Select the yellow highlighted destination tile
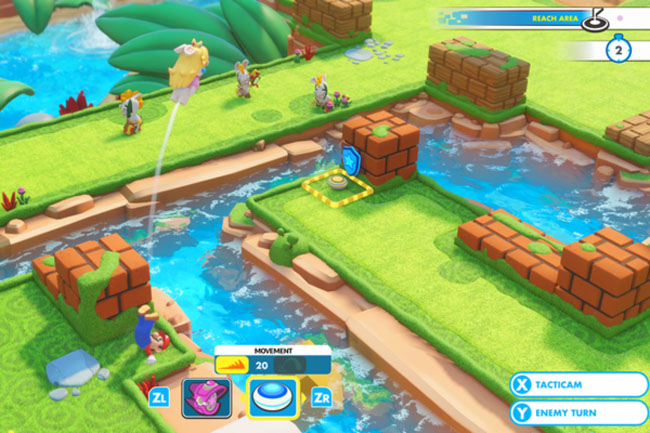 (x=338, y=185)
